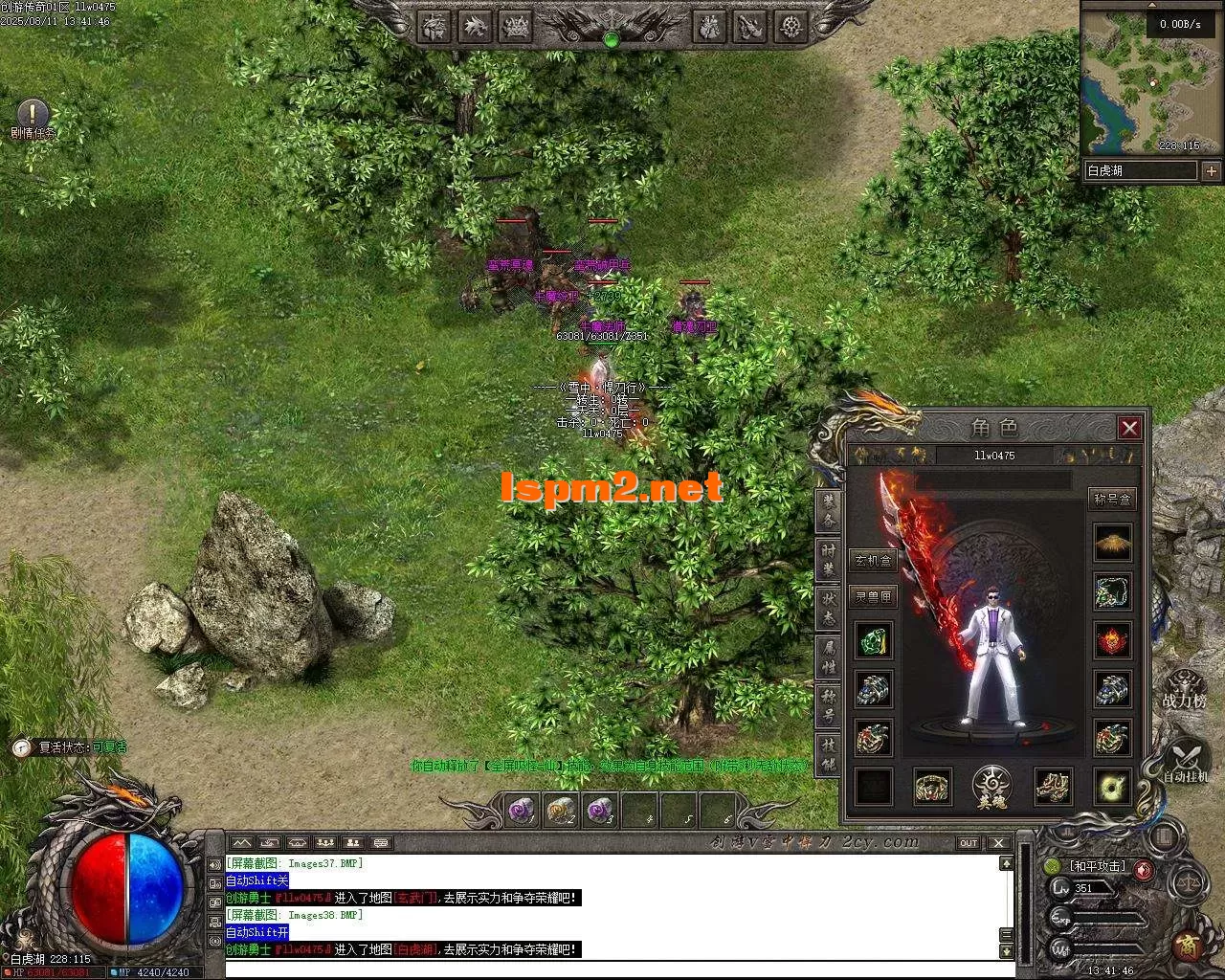1225x980 pixels.
Task: Close the 角色 character panel
Action: click(x=1129, y=428)
